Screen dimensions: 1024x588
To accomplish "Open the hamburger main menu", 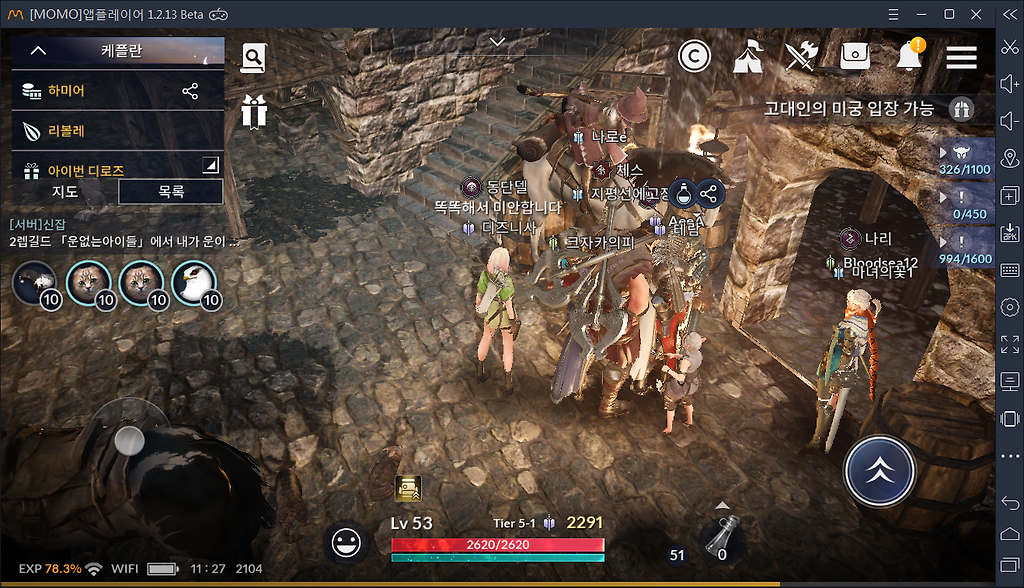I will tap(961, 56).
